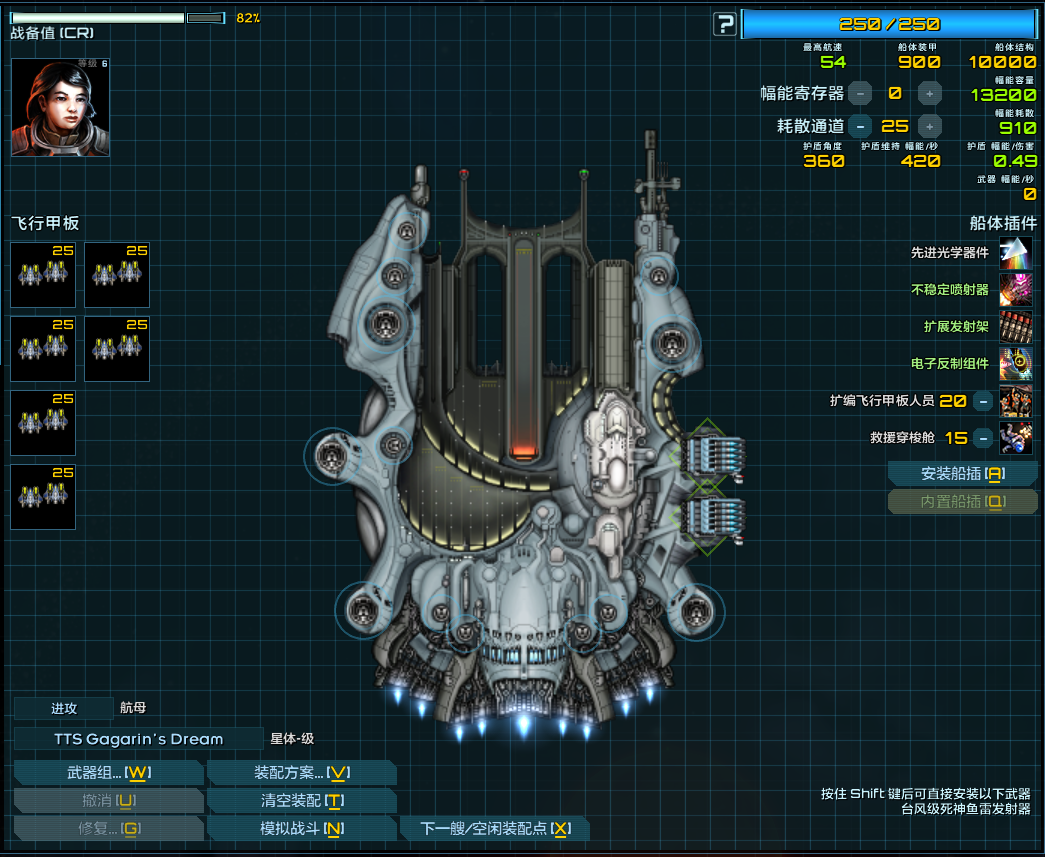
Task: Go to 下一艘/空闲装配点 next ship
Action: 494,829
